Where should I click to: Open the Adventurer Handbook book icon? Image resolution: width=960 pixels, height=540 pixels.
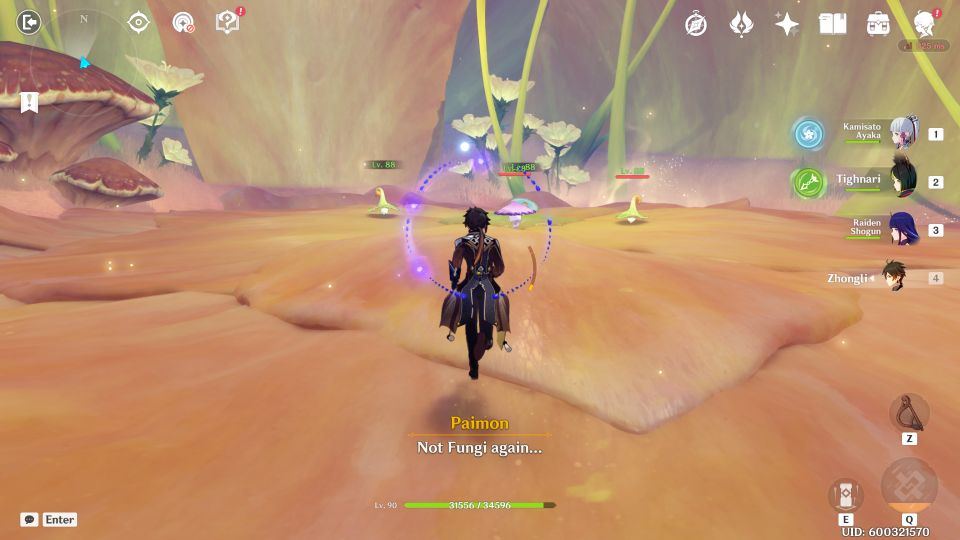tap(832, 24)
